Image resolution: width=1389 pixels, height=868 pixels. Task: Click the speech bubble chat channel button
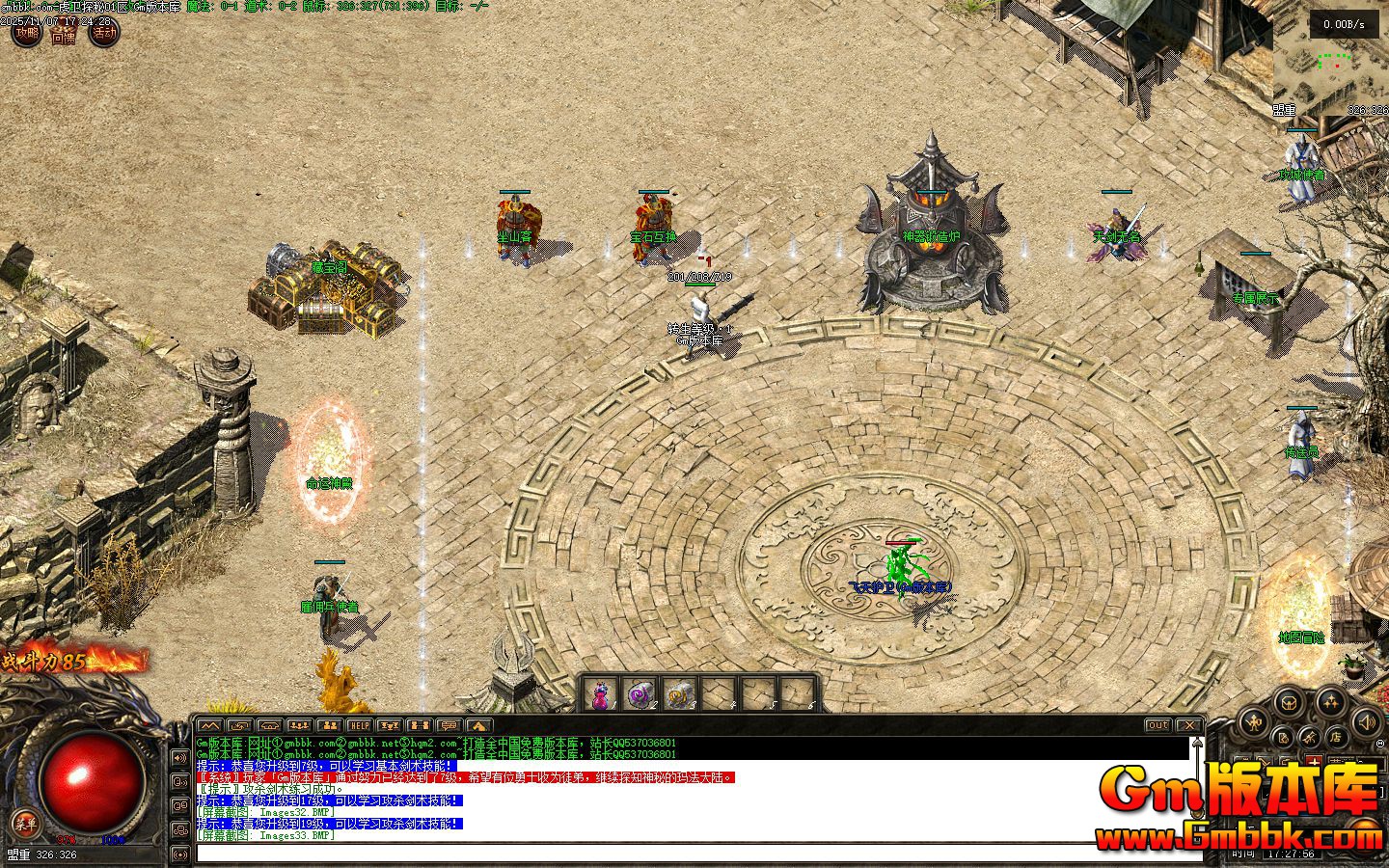[x=448, y=725]
